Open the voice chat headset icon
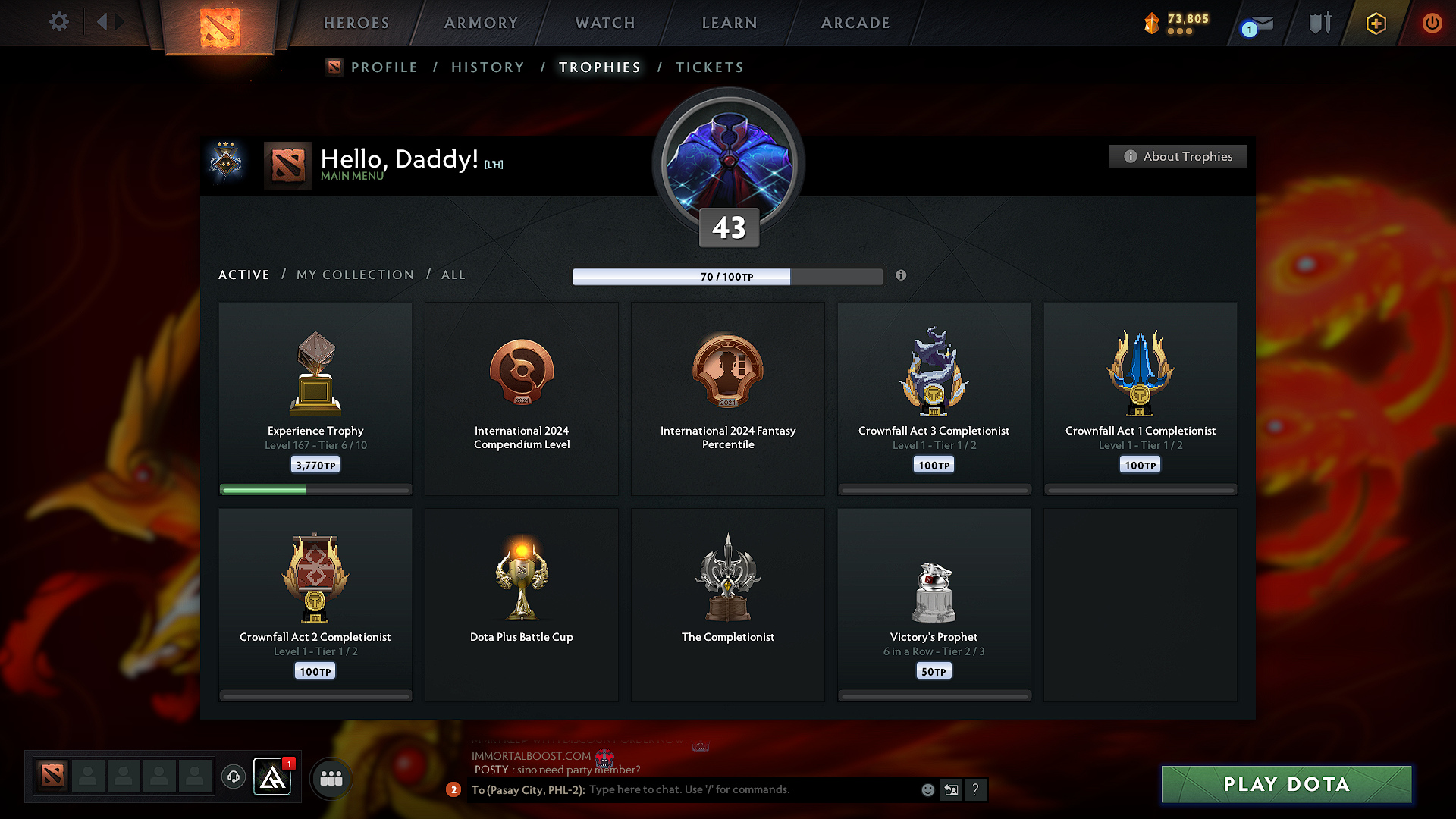Viewport: 1456px width, 819px height. pos(234,777)
